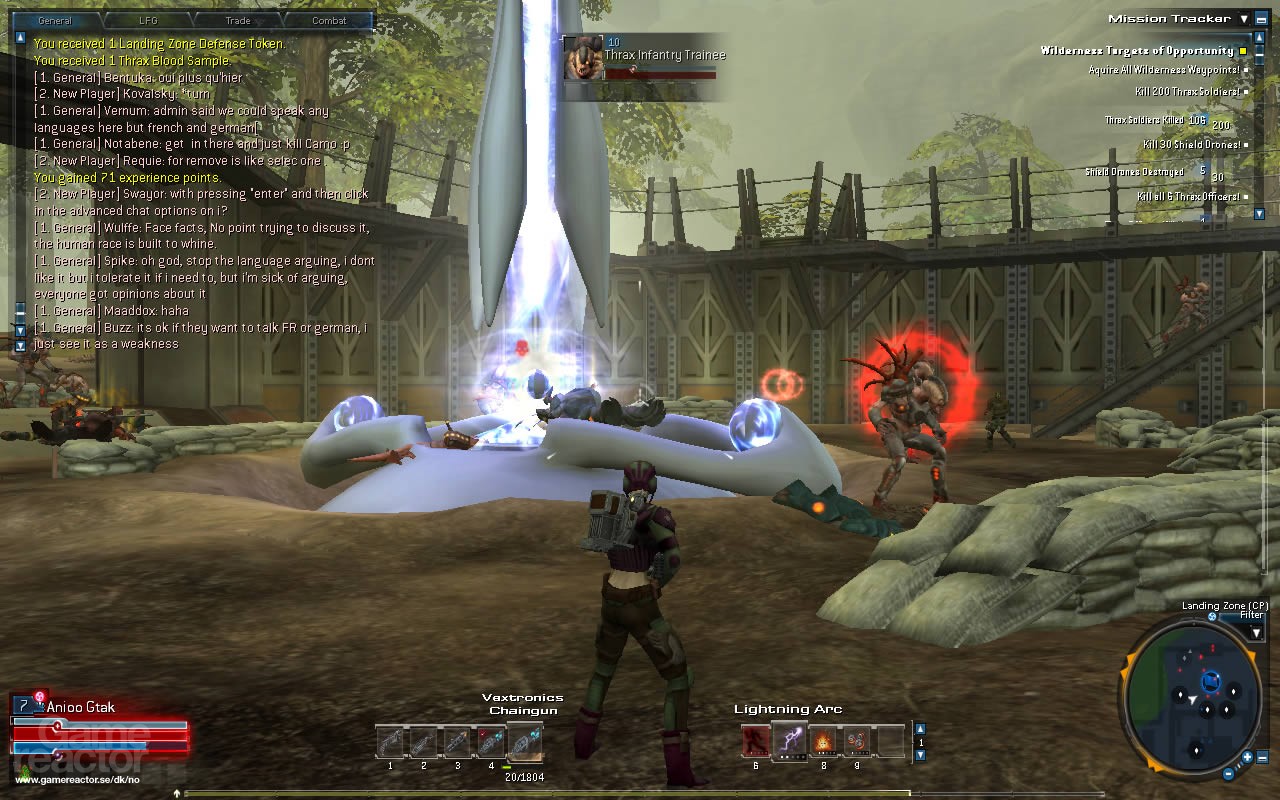1280x800 pixels.
Task: Select the Combat chat tab
Action: pyautogui.click(x=329, y=20)
